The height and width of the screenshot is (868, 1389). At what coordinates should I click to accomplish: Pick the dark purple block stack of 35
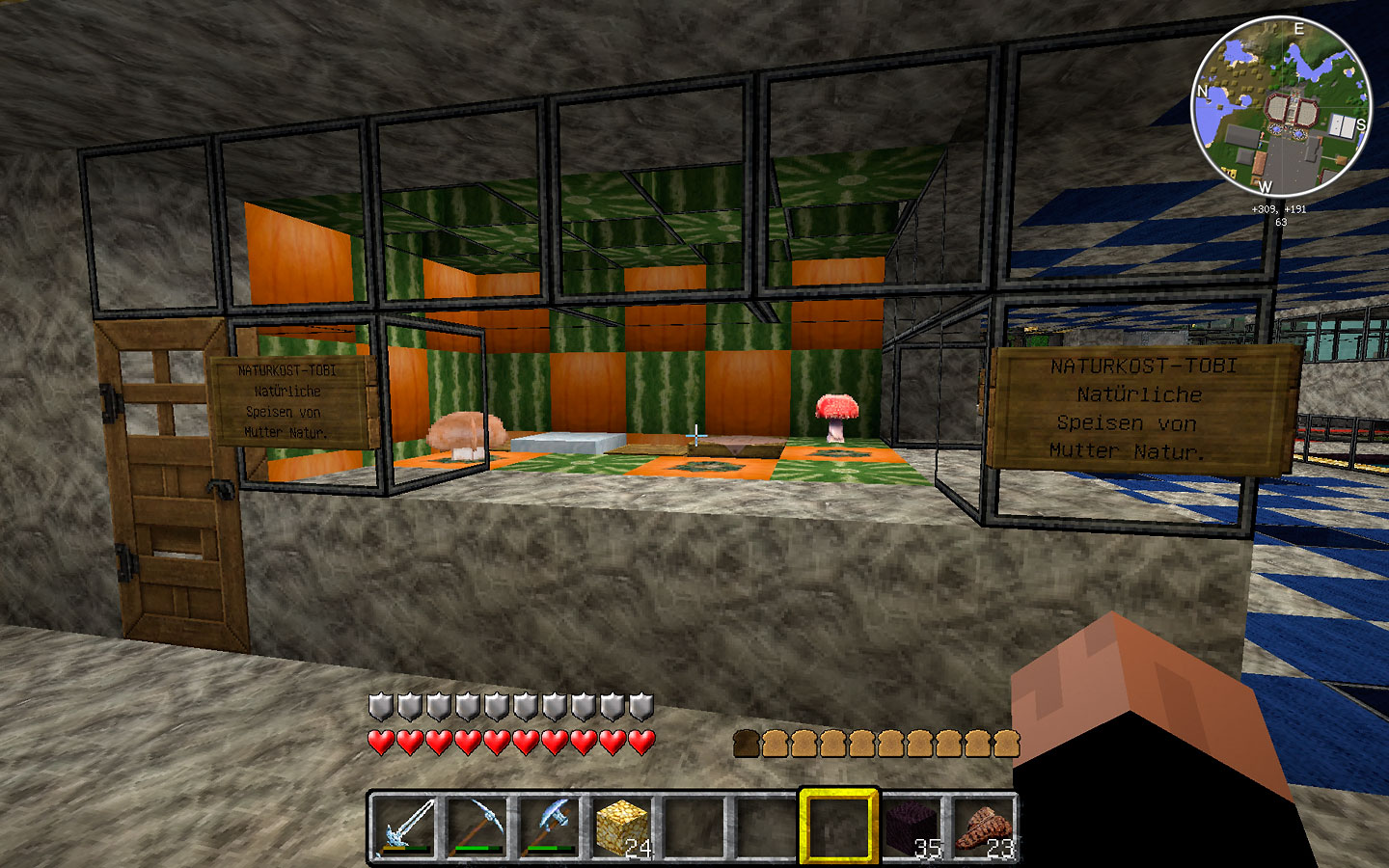coord(912,827)
